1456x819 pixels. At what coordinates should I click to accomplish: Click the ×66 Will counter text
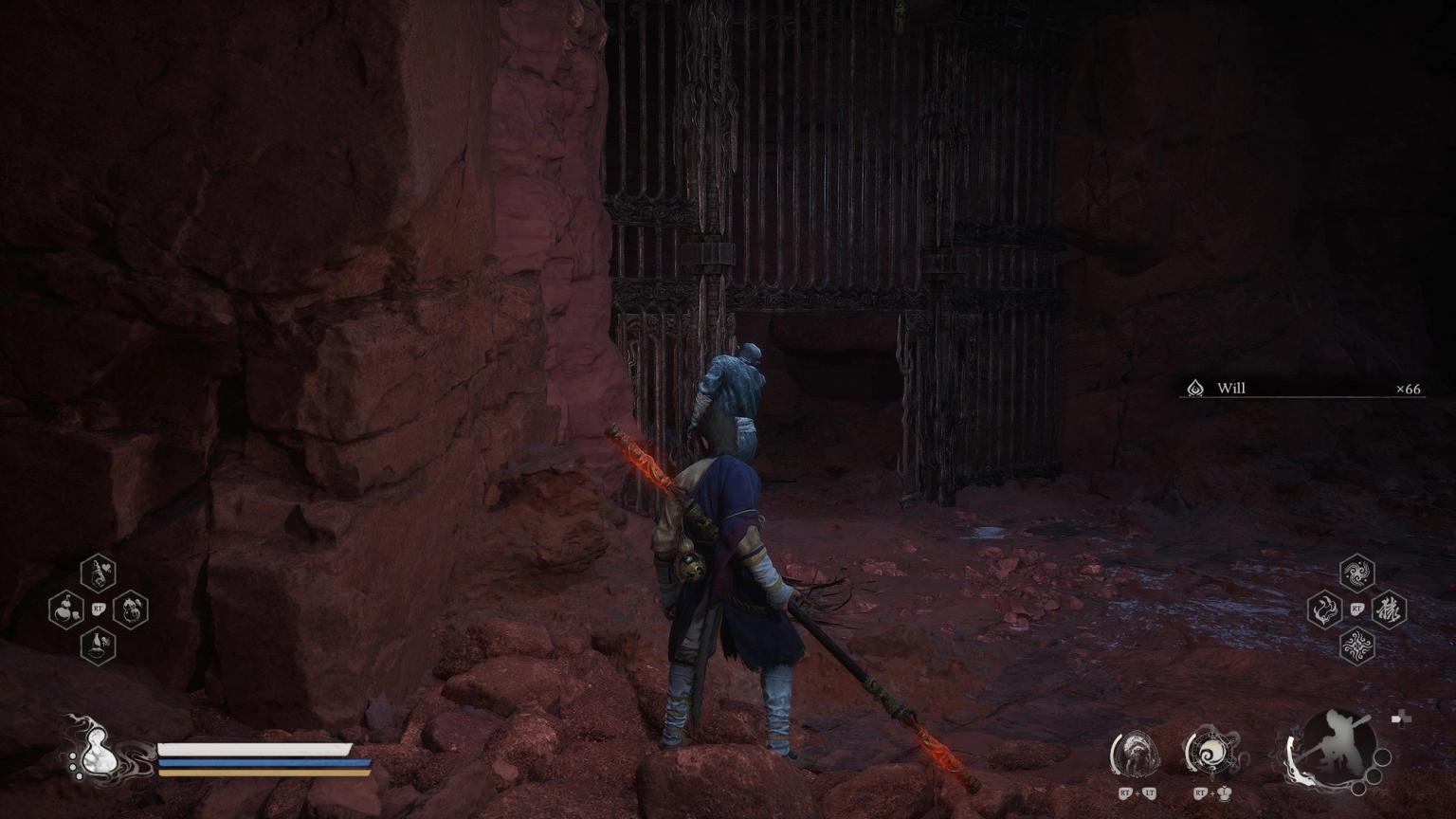1407,389
